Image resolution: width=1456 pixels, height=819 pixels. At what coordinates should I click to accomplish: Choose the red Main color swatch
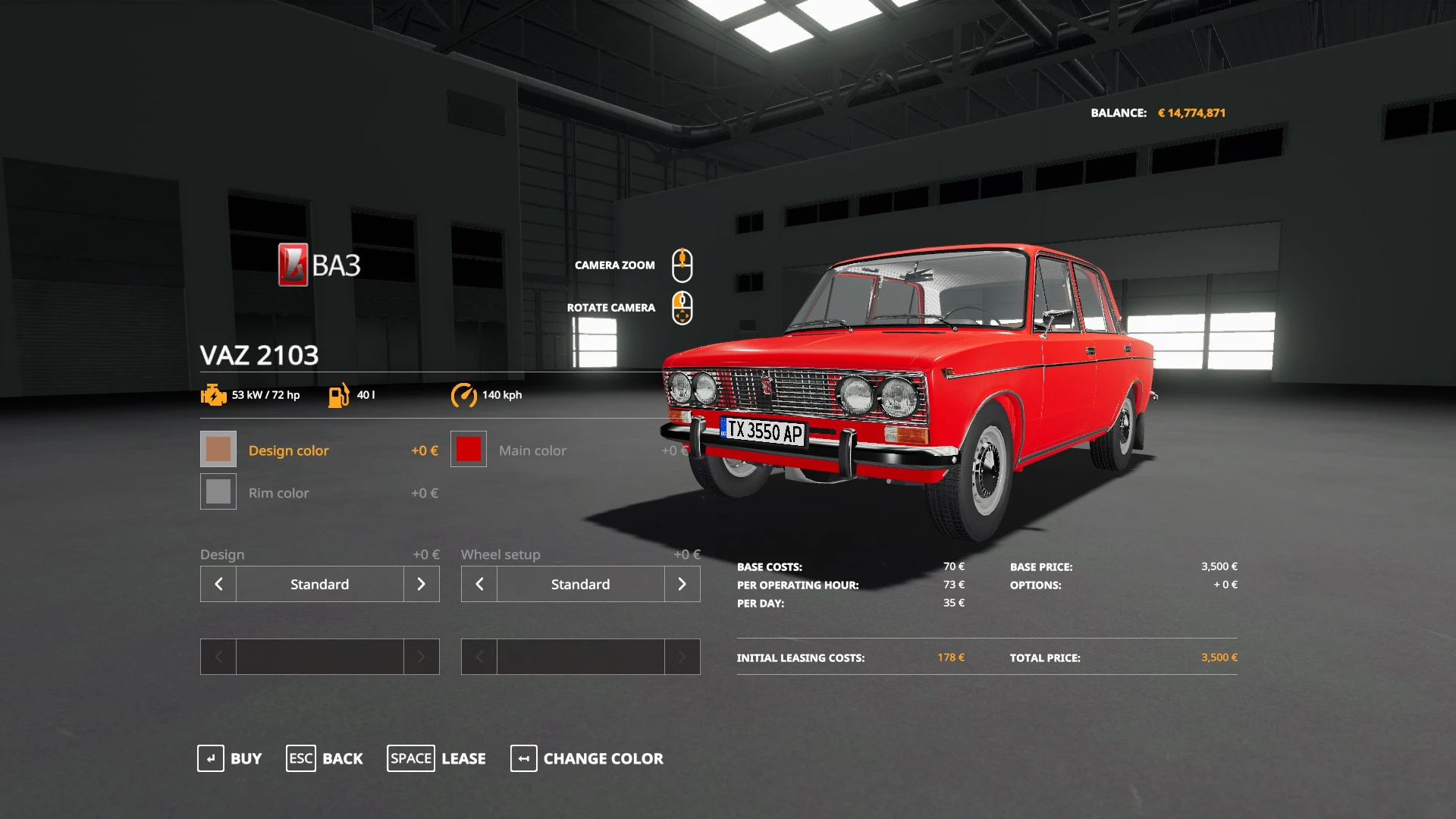469,450
